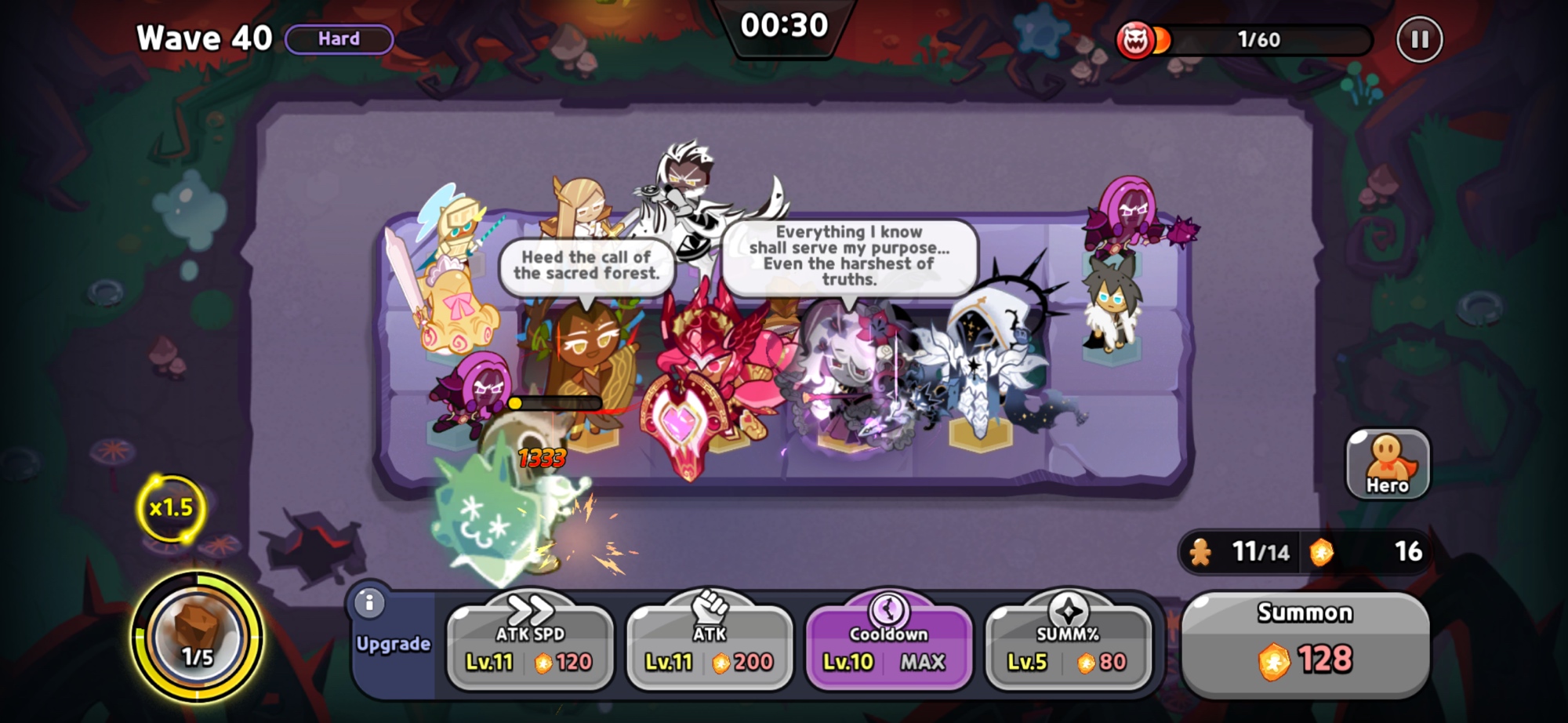The image size is (1568, 723).
Task: Pause the game
Action: click(1419, 39)
